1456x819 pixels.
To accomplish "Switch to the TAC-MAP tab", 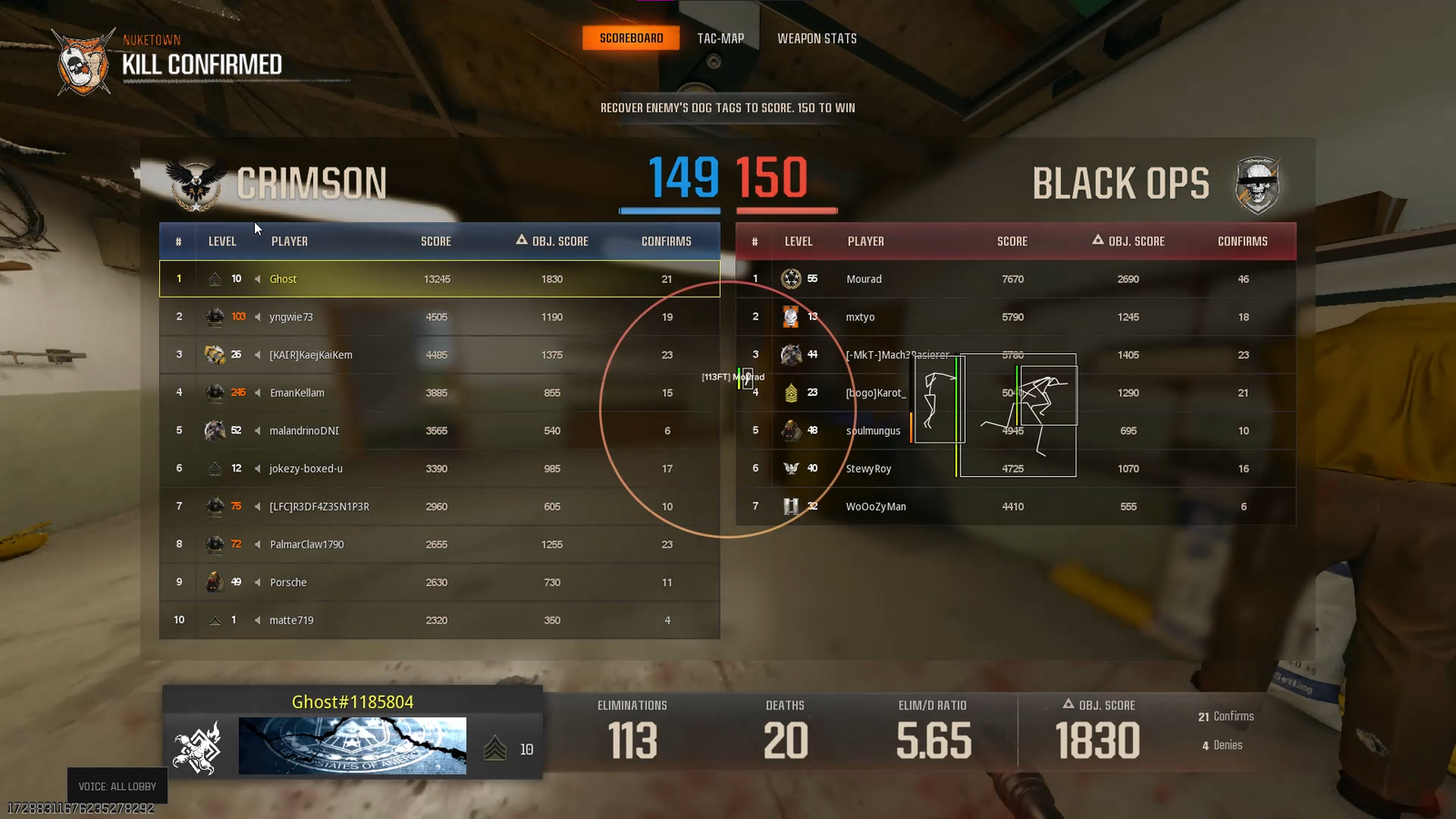I will tap(721, 37).
